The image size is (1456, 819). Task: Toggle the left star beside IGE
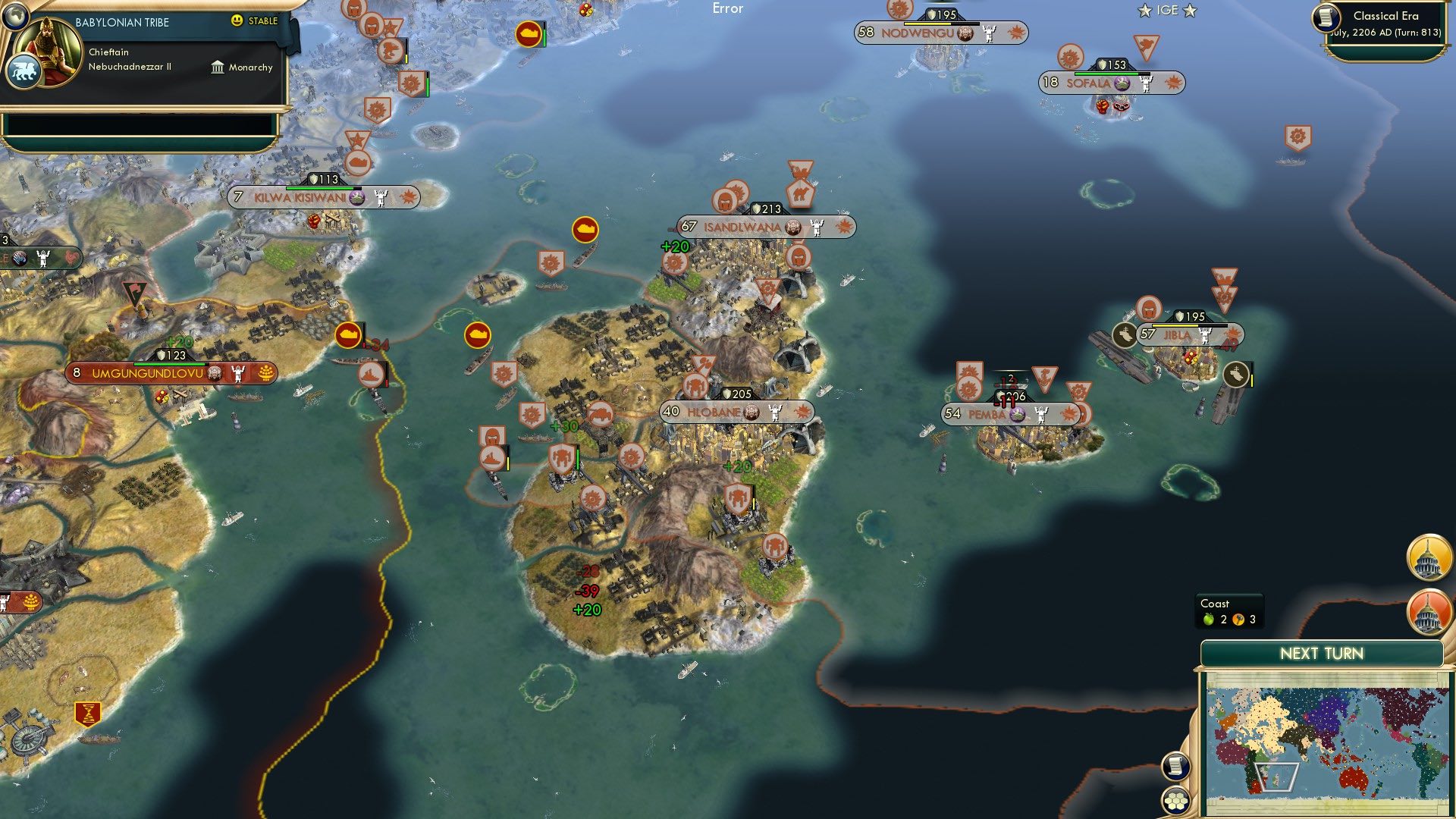[1144, 11]
